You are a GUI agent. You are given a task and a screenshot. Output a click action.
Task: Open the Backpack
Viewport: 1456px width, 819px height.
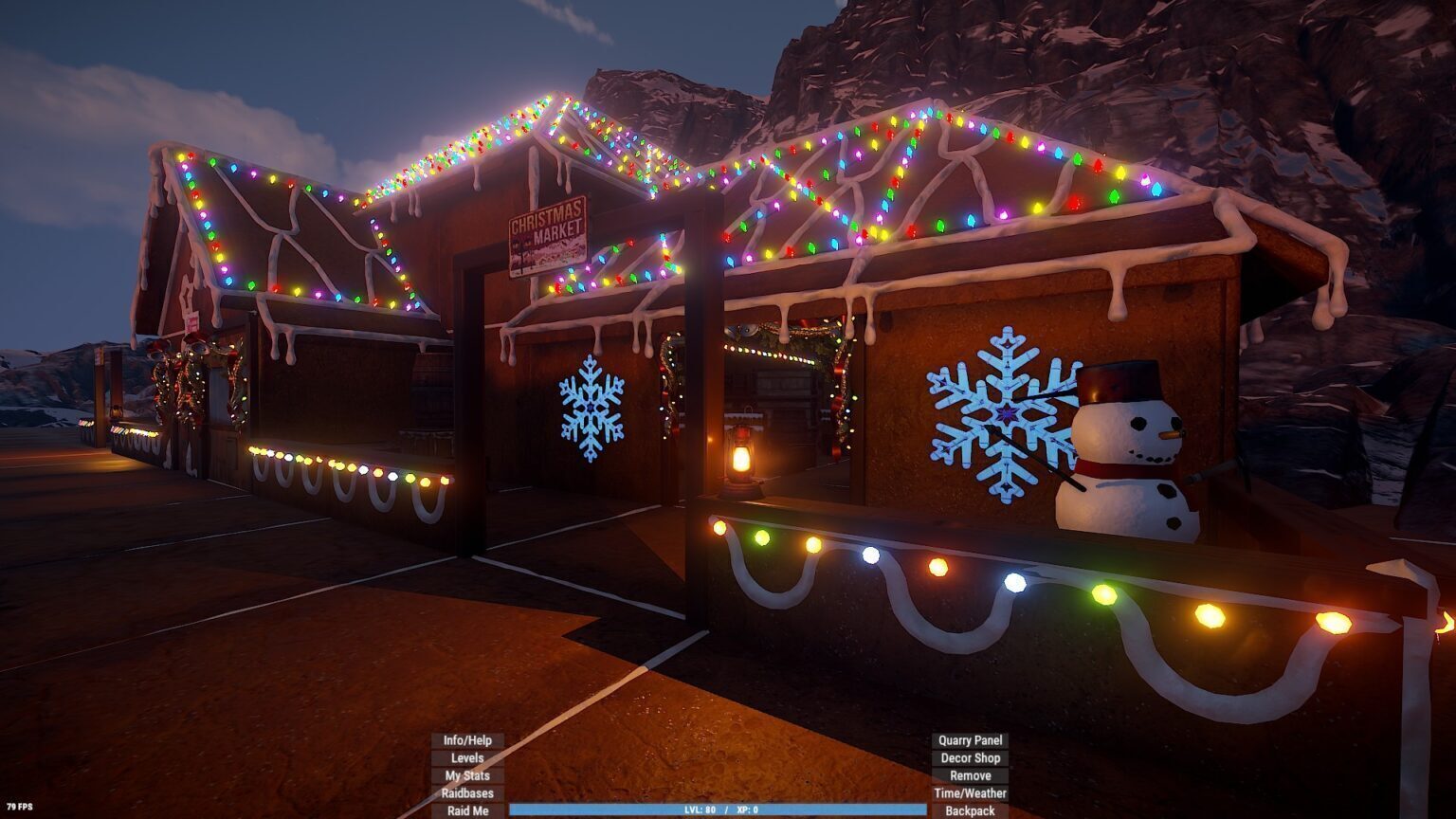tap(970, 811)
